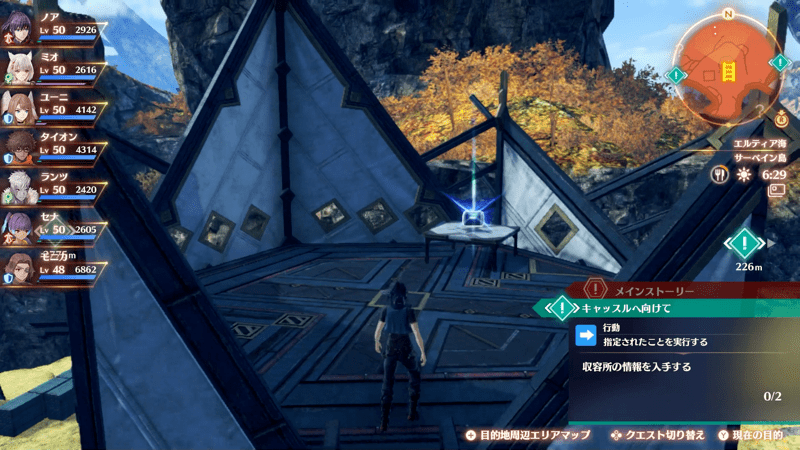800x450 pixels.
Task: Choose the Lv 48 hero portrait
Action: coord(19,268)
